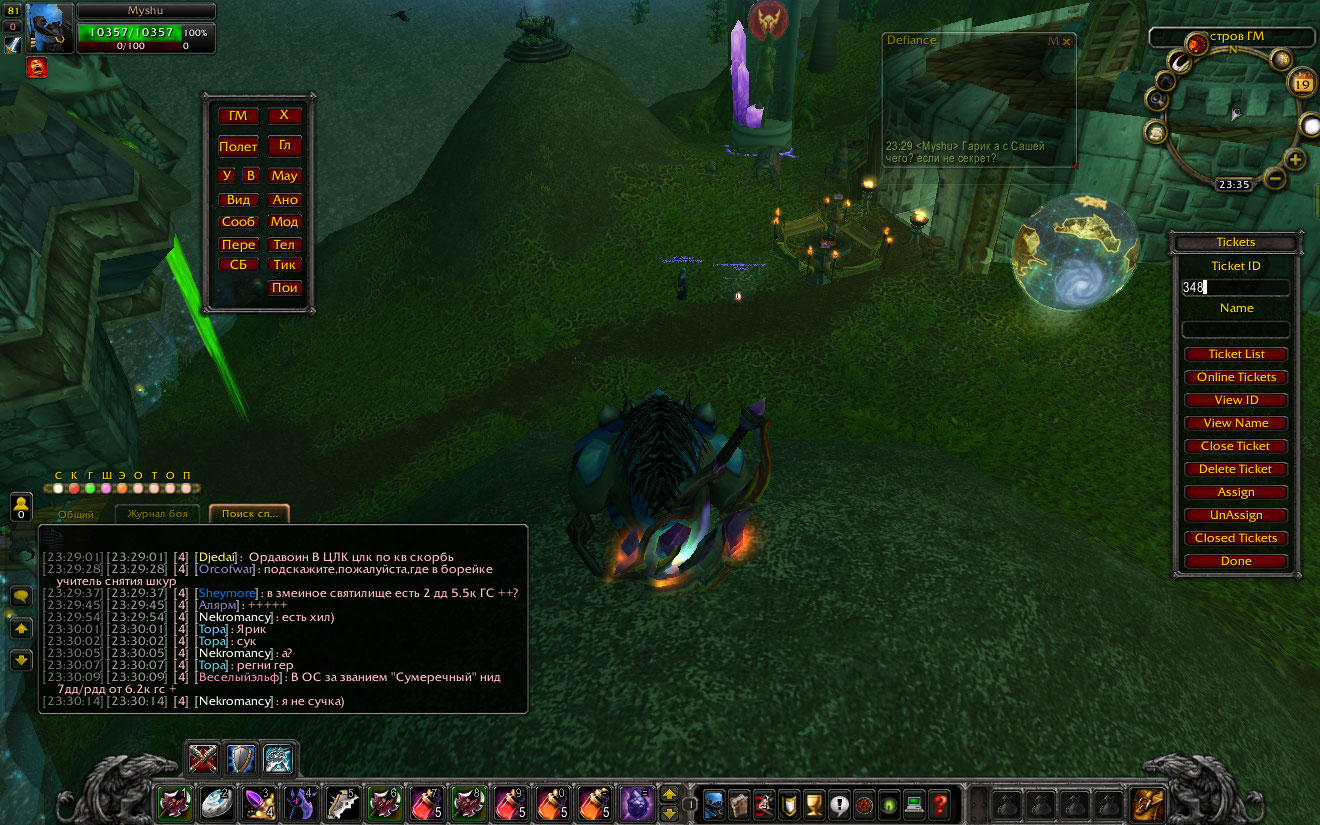Open the calendar icon showing 19
The image size is (1320, 825).
(1303, 84)
